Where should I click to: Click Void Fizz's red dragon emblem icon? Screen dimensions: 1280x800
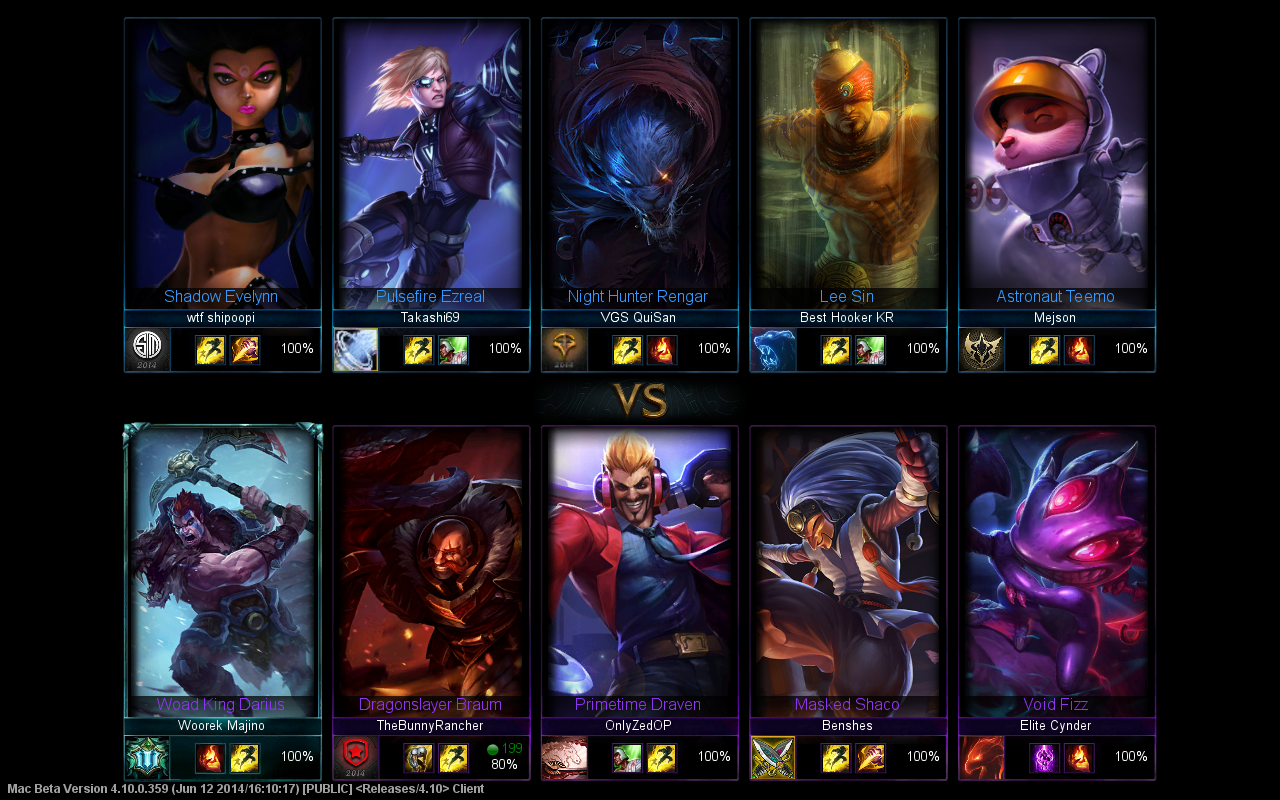(x=982, y=757)
